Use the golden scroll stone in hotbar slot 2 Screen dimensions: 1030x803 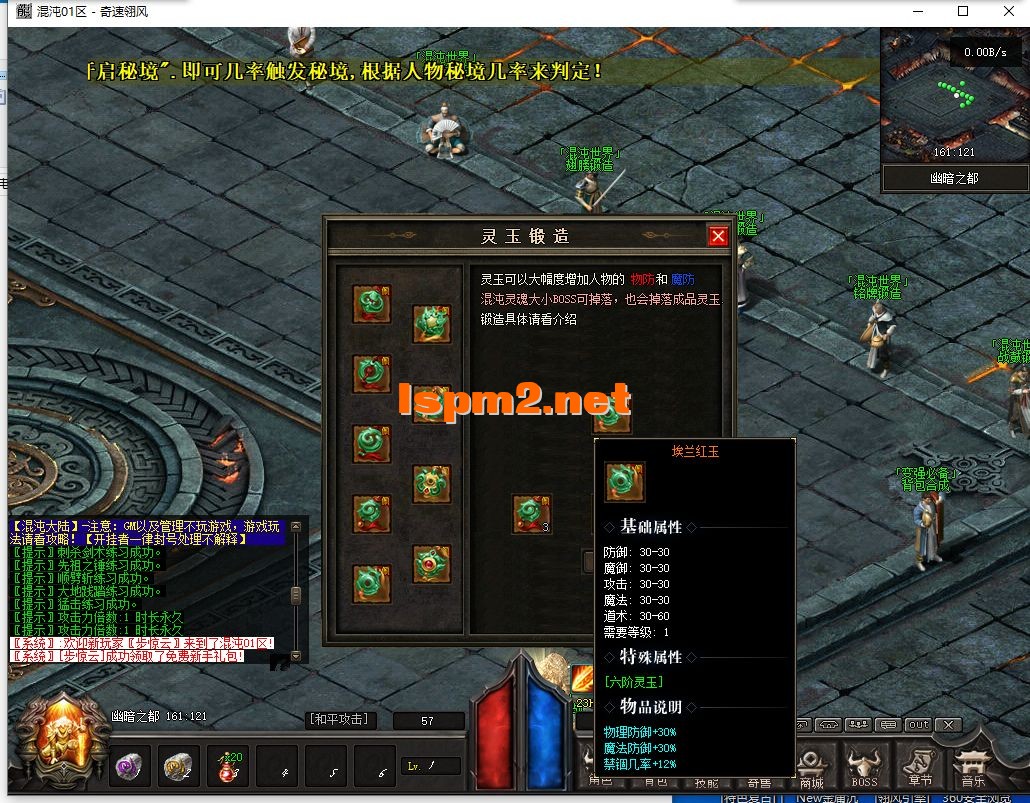click(x=178, y=766)
